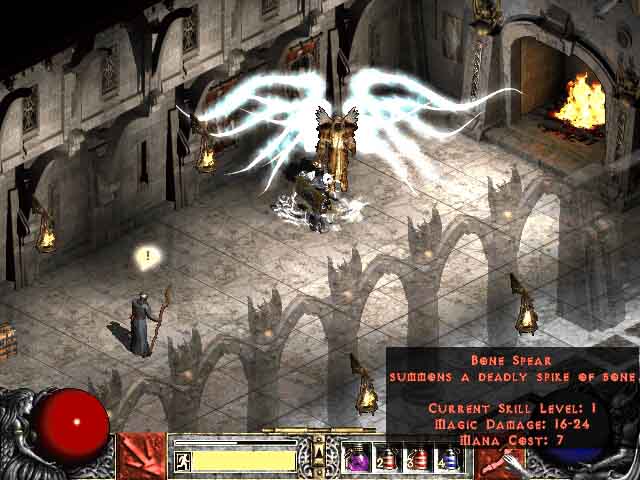The image size is (640, 480).
Task: Toggle the run/walk button
Action: (x=183, y=460)
